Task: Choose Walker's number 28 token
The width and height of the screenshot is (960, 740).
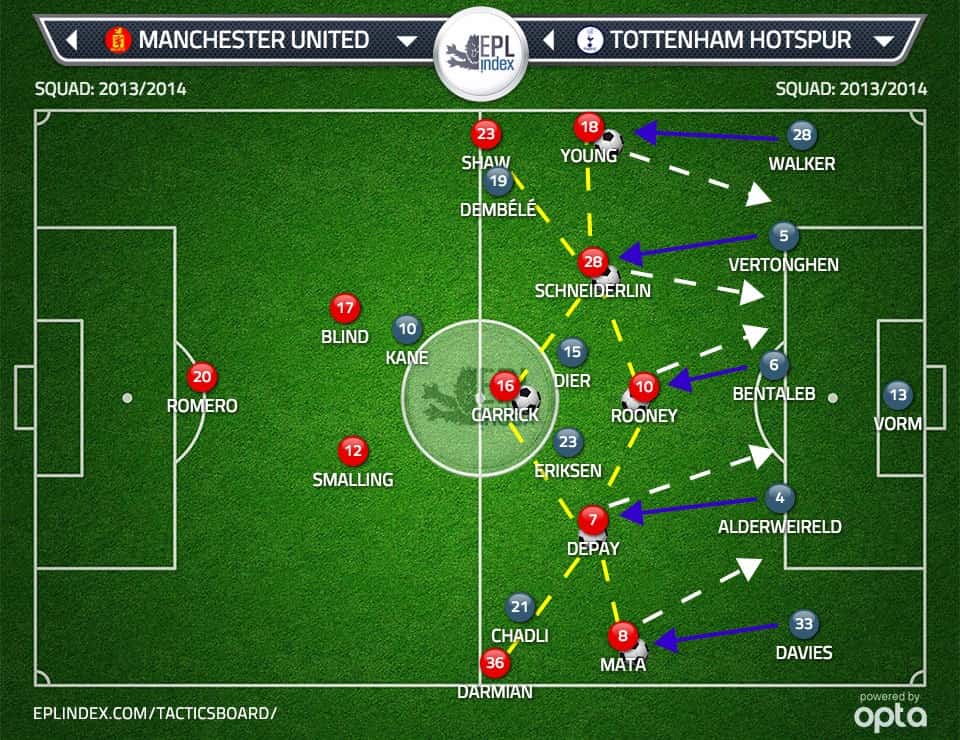Action: [801, 135]
